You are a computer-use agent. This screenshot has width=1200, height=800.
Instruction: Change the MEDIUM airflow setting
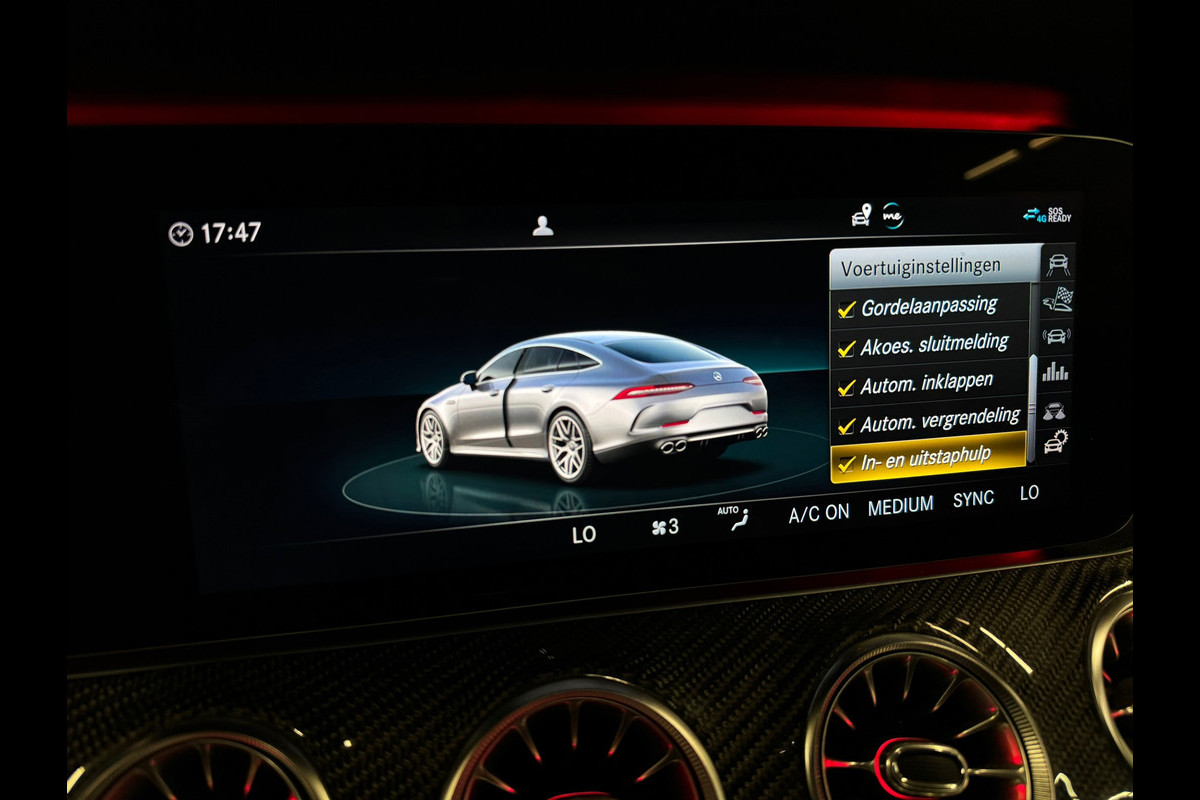coord(900,506)
